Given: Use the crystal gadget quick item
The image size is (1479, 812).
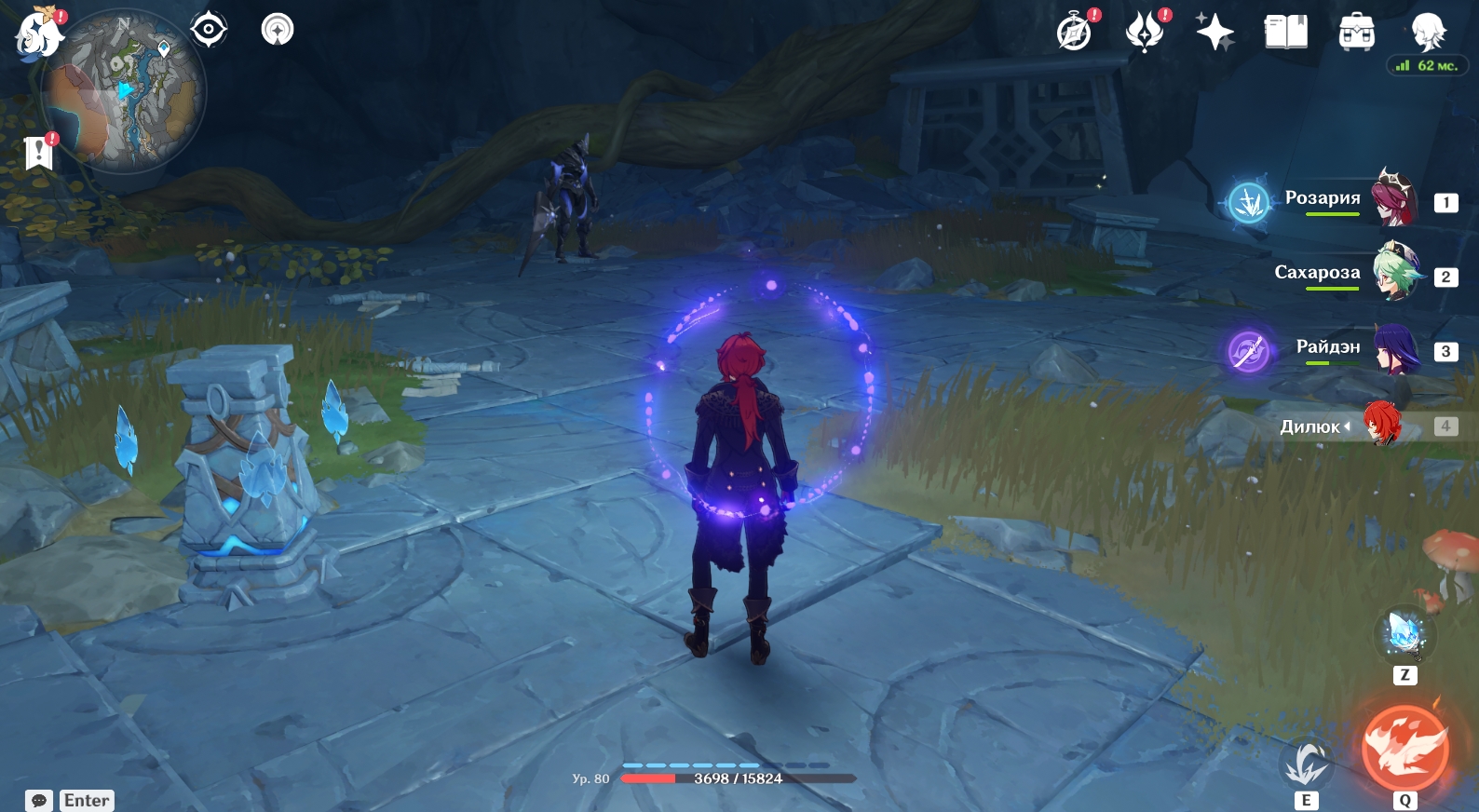Looking at the screenshot, I should 1404,635.
